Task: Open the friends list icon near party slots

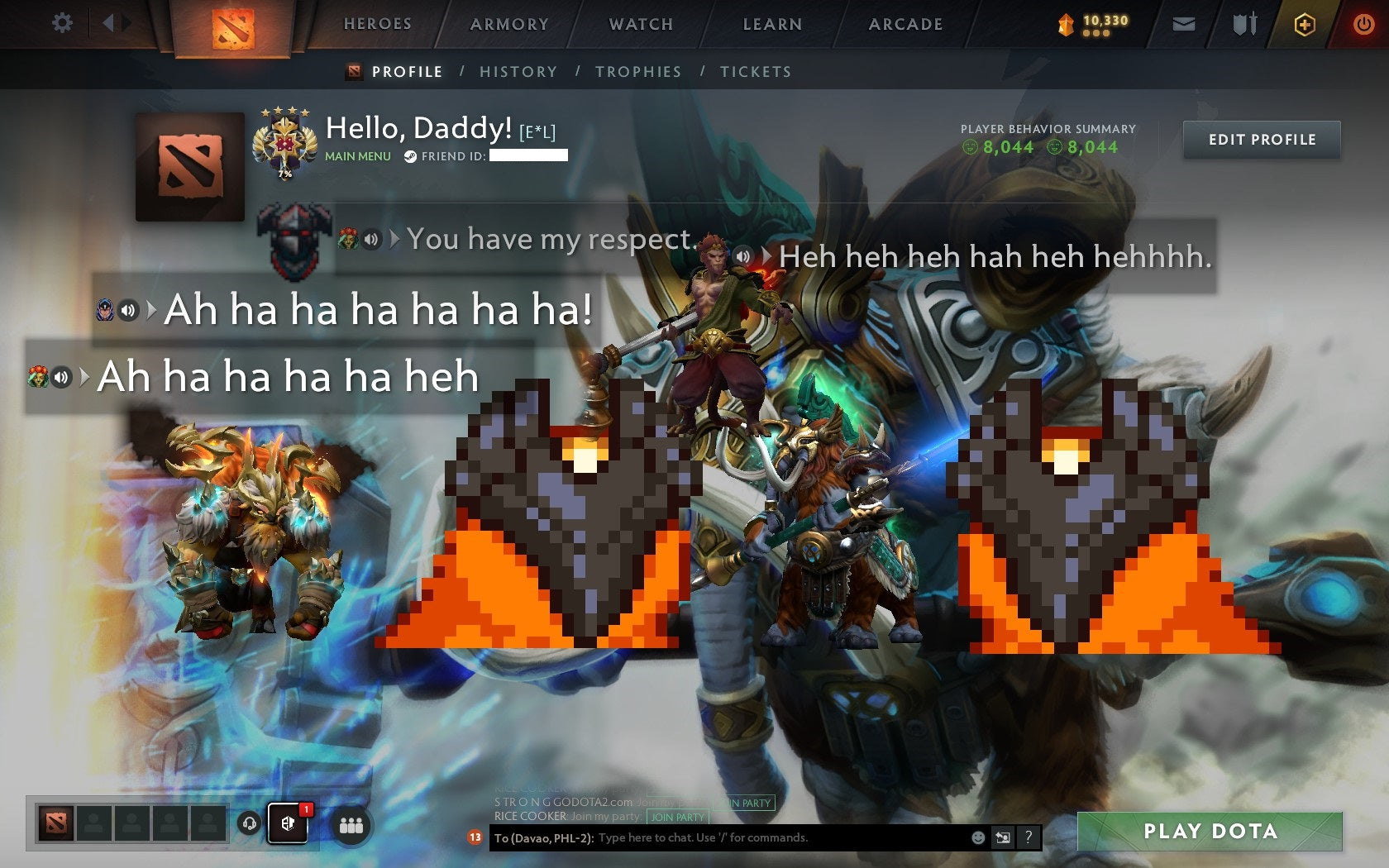Action: point(349,824)
